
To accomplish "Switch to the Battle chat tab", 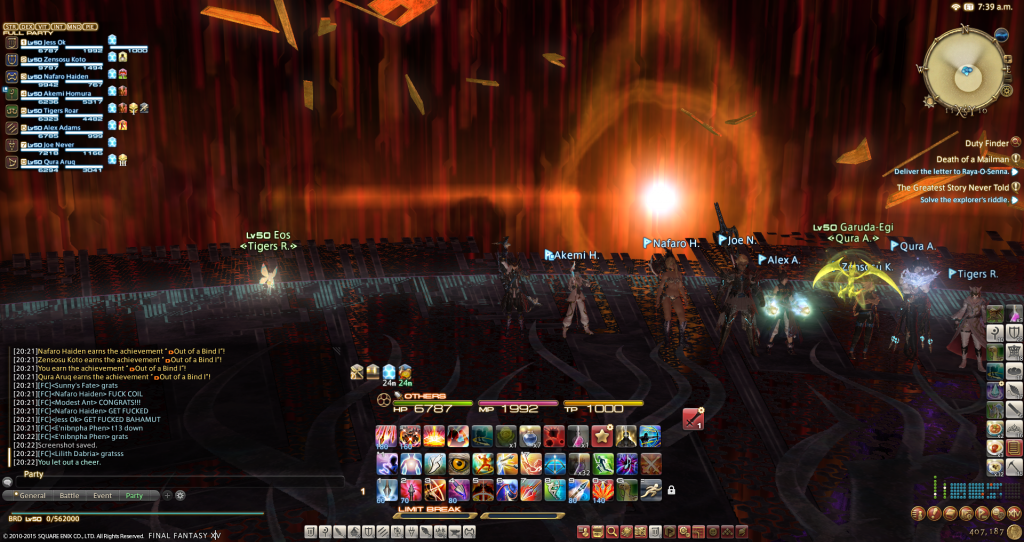I will (x=70, y=495).
